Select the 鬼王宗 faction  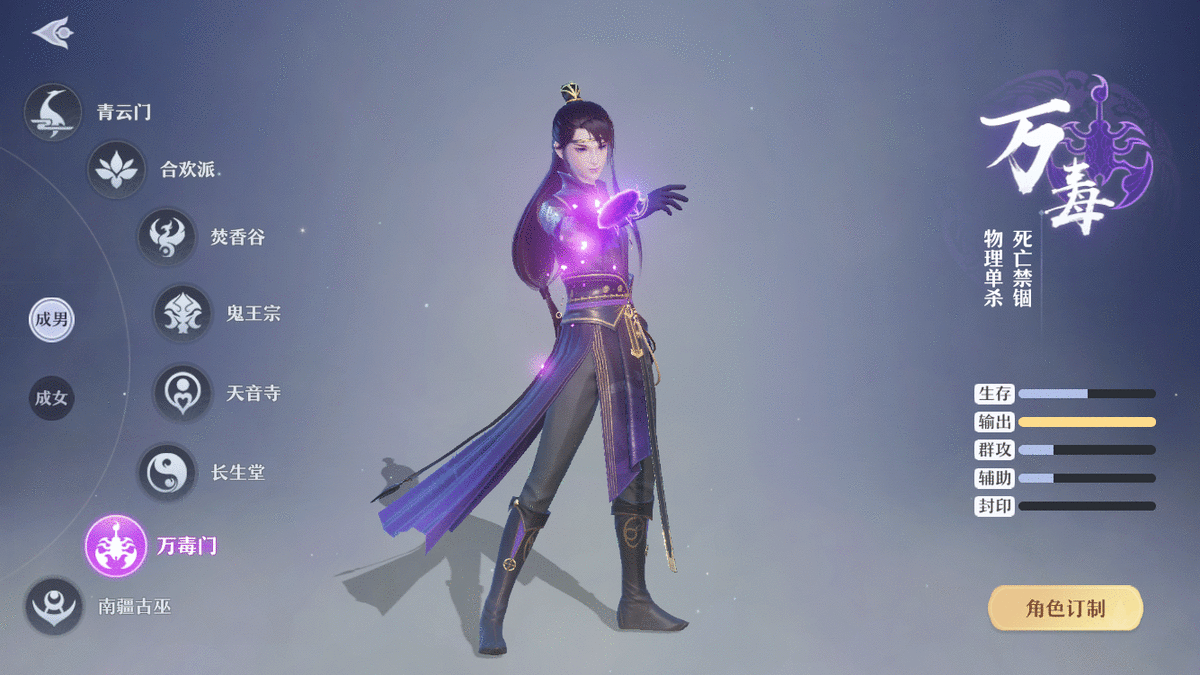(x=183, y=314)
